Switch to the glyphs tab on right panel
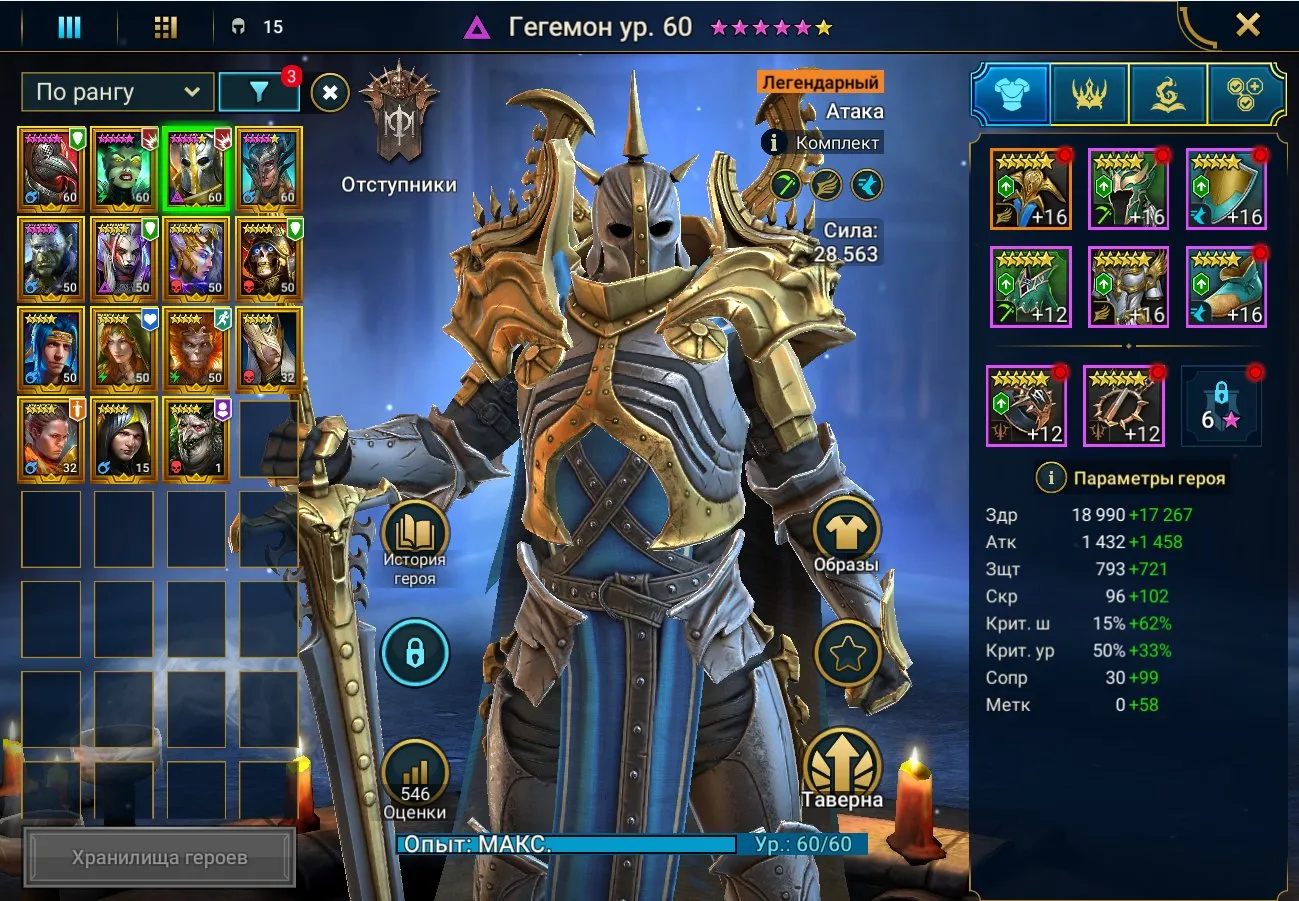The width and height of the screenshot is (1299, 901). click(1167, 92)
